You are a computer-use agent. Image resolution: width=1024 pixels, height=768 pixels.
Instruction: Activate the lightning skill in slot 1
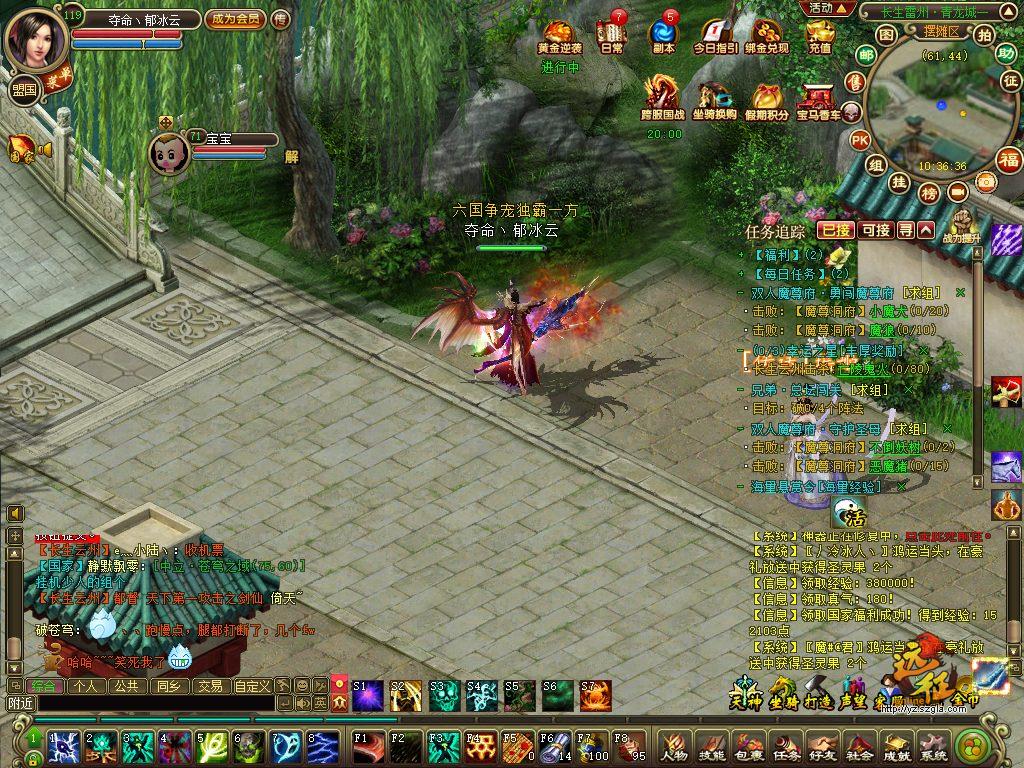pyautogui.click(x=65, y=746)
